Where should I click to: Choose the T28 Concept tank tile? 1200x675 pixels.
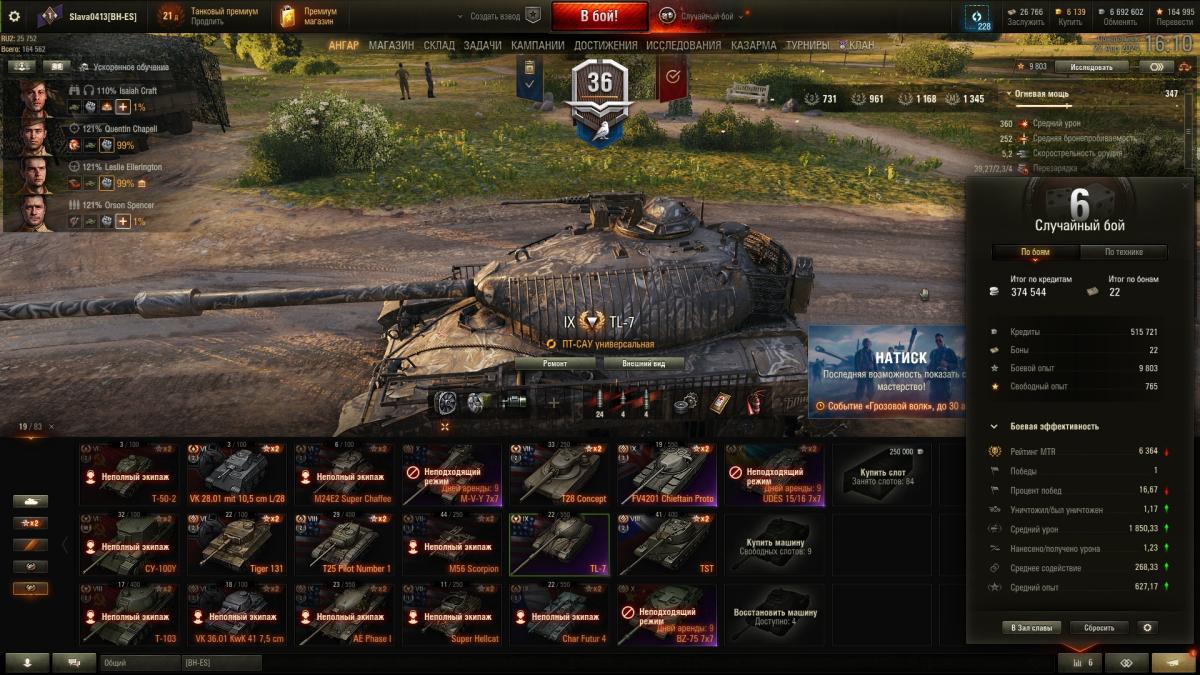point(558,475)
